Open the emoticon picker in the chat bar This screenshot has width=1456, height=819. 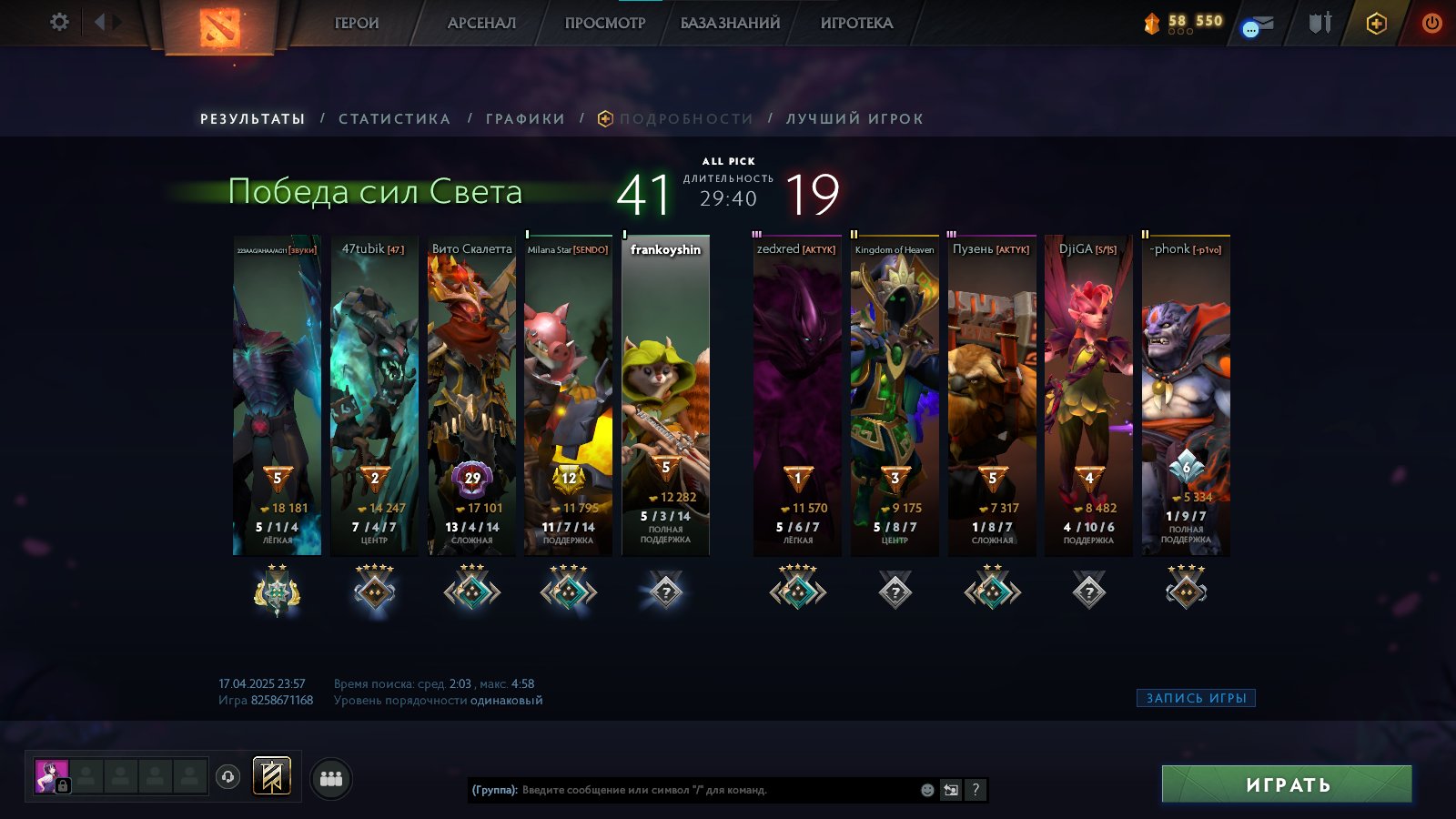pyautogui.click(x=927, y=790)
